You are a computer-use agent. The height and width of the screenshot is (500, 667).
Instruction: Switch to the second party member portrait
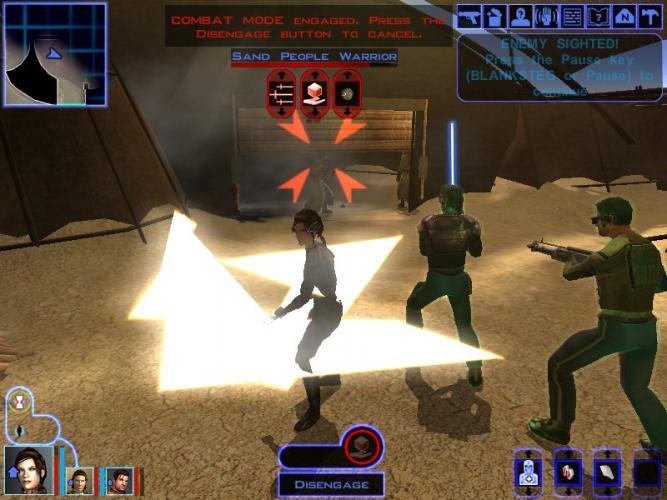pyautogui.click(x=80, y=481)
